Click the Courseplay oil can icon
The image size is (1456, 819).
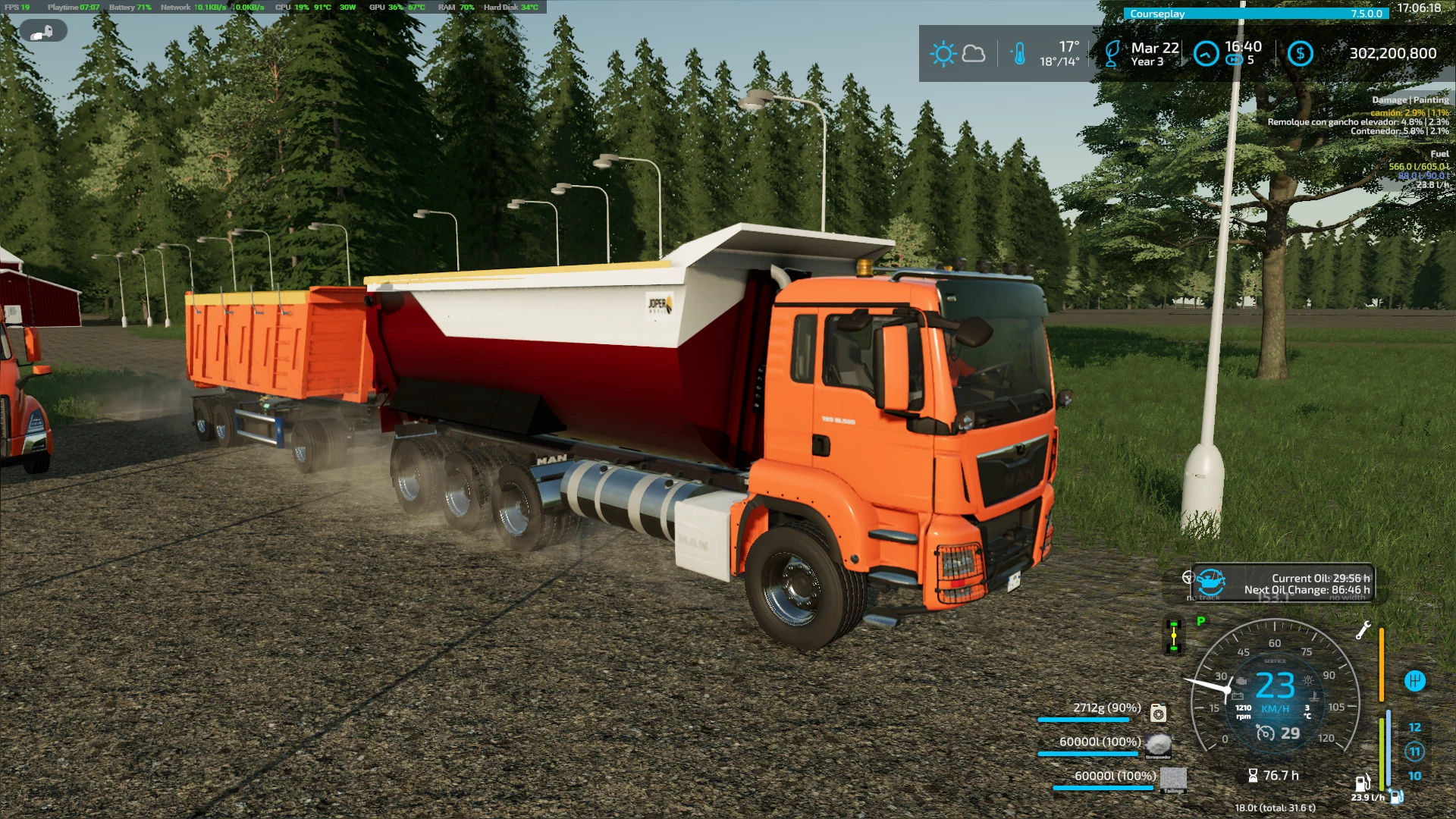coord(1210,582)
